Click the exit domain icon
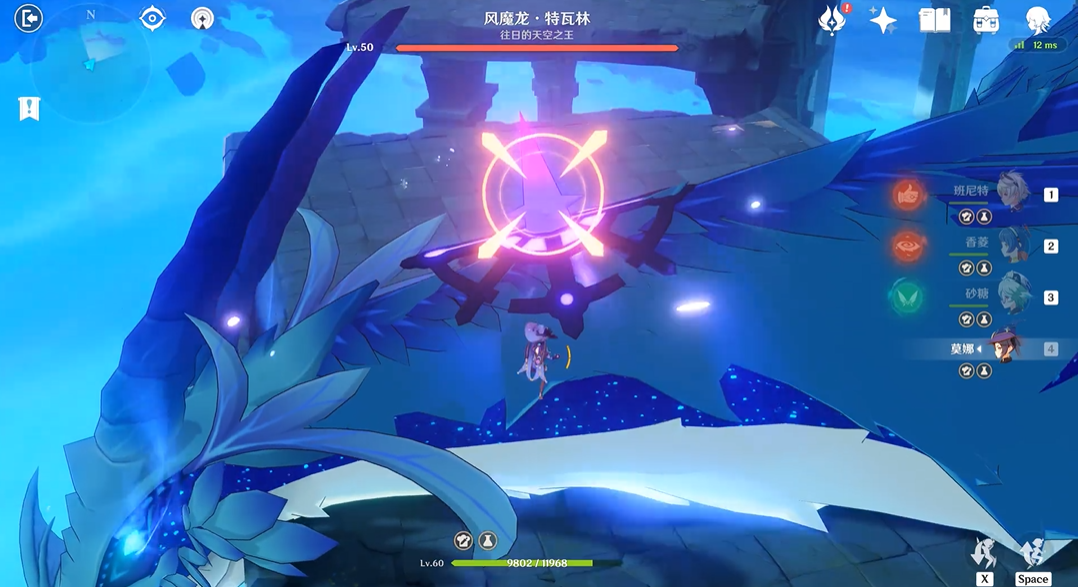 [29, 18]
